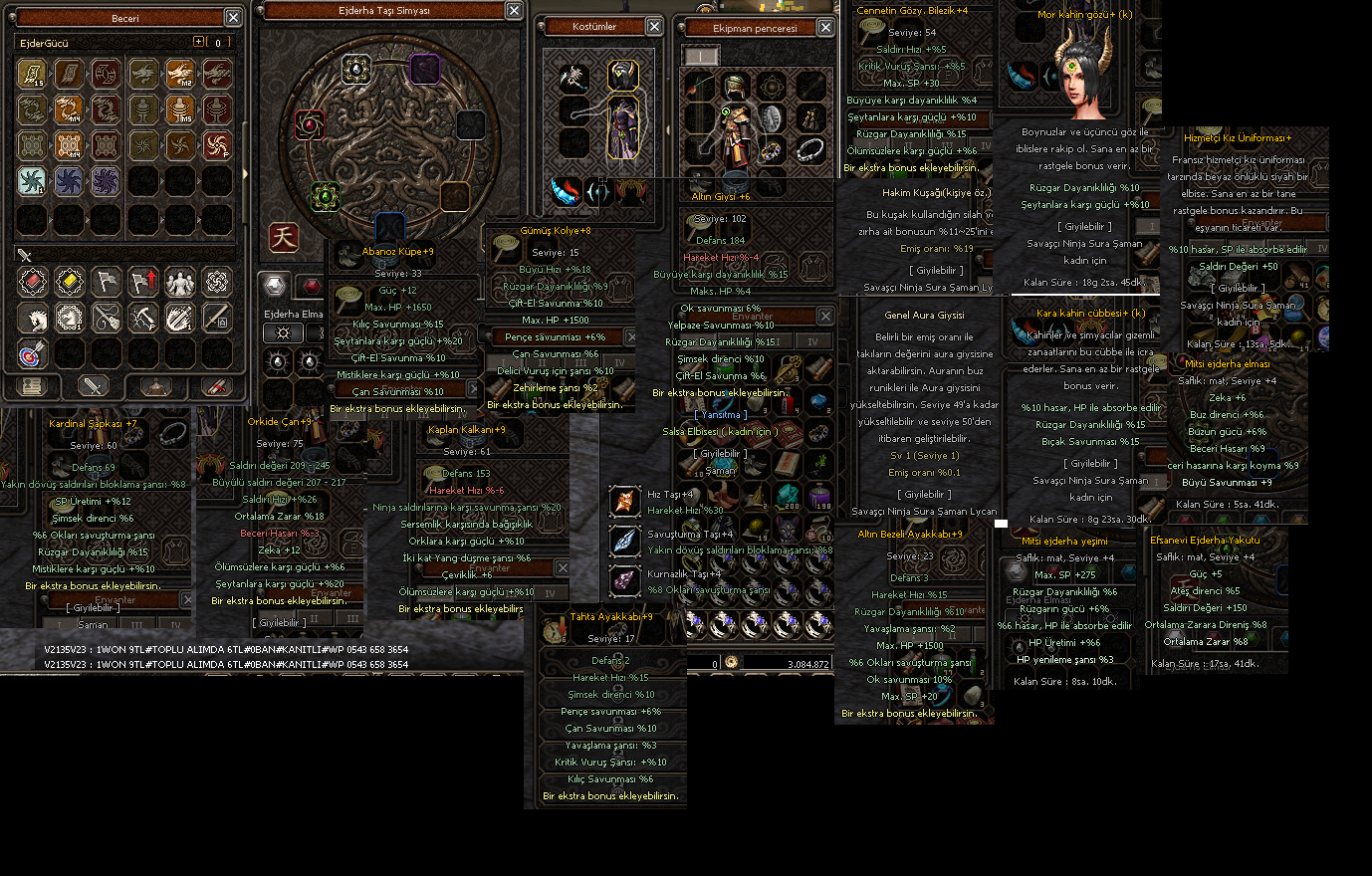Select the green dragon stone slot
Screen dimensions: 1372x876
(x=325, y=196)
